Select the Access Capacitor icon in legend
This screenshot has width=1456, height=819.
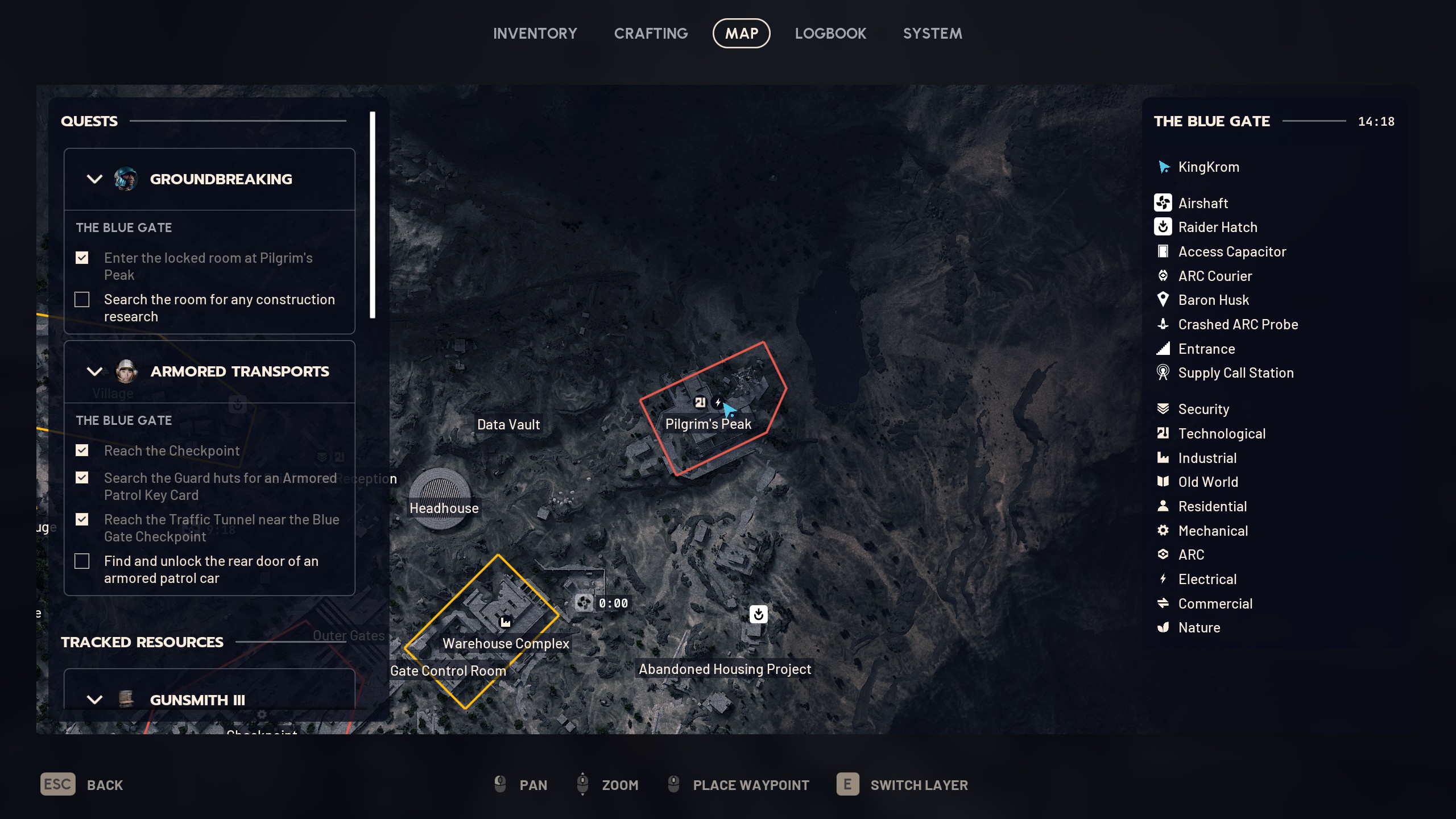(x=1164, y=251)
